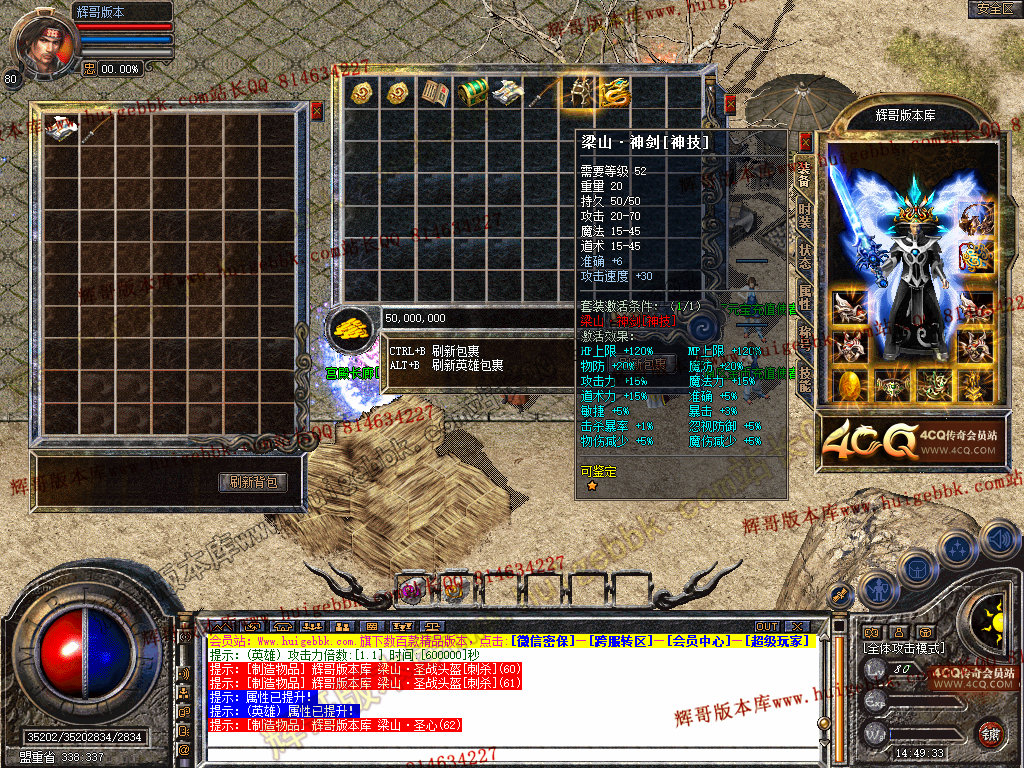Click the 4CQ member site banner
Viewport: 1024px width, 768px height.
coord(910,440)
